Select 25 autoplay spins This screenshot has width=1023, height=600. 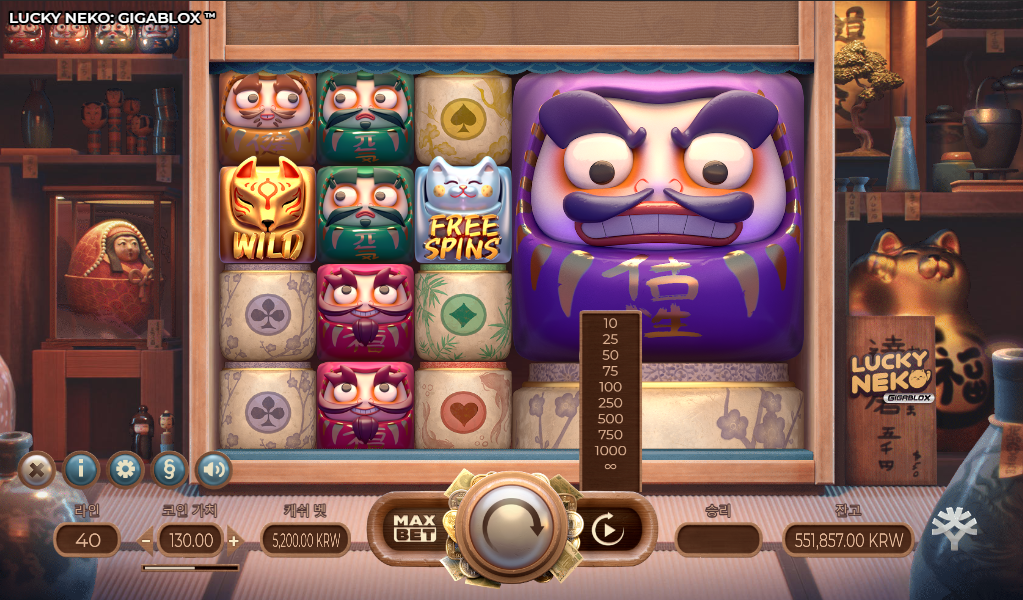coord(610,339)
